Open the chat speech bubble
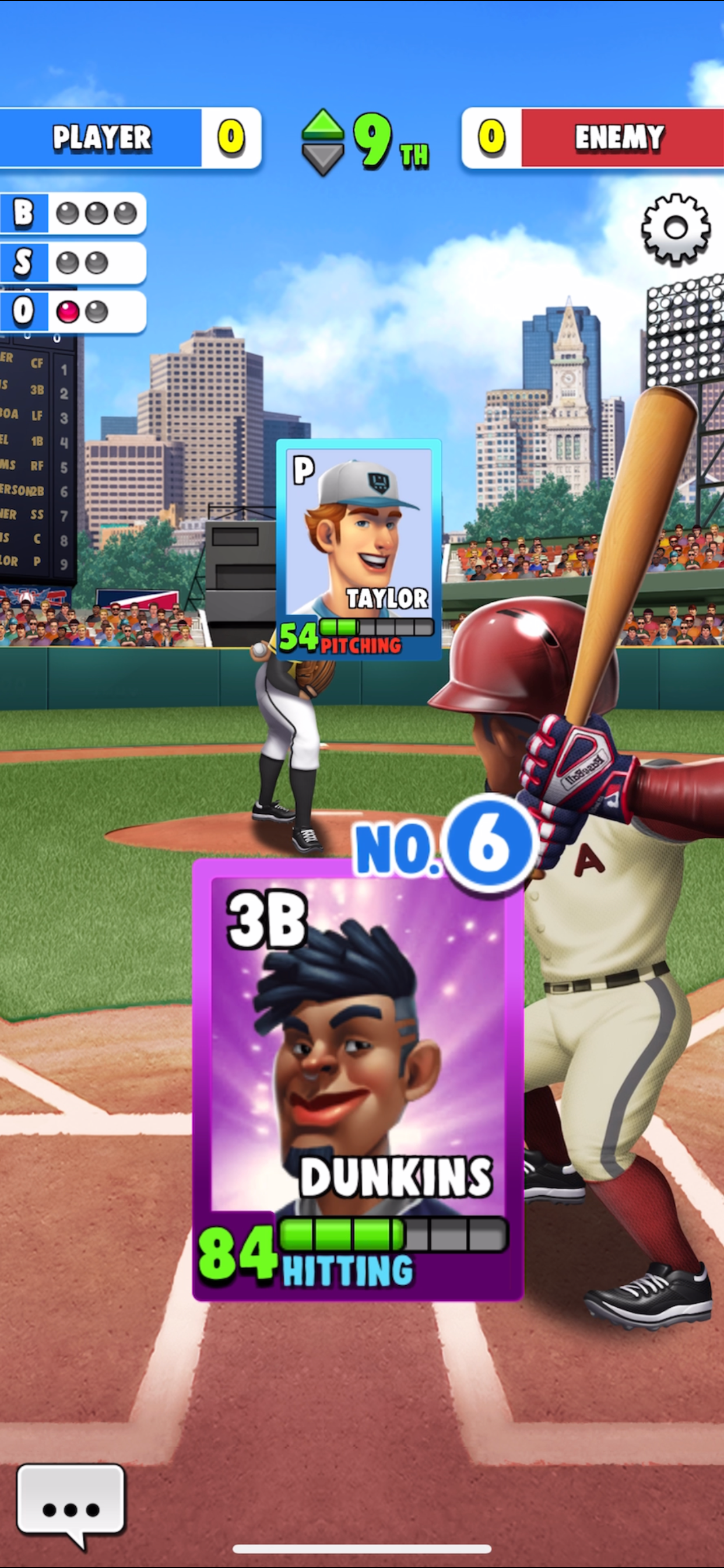This screenshot has height=1568, width=724. (x=71, y=1503)
